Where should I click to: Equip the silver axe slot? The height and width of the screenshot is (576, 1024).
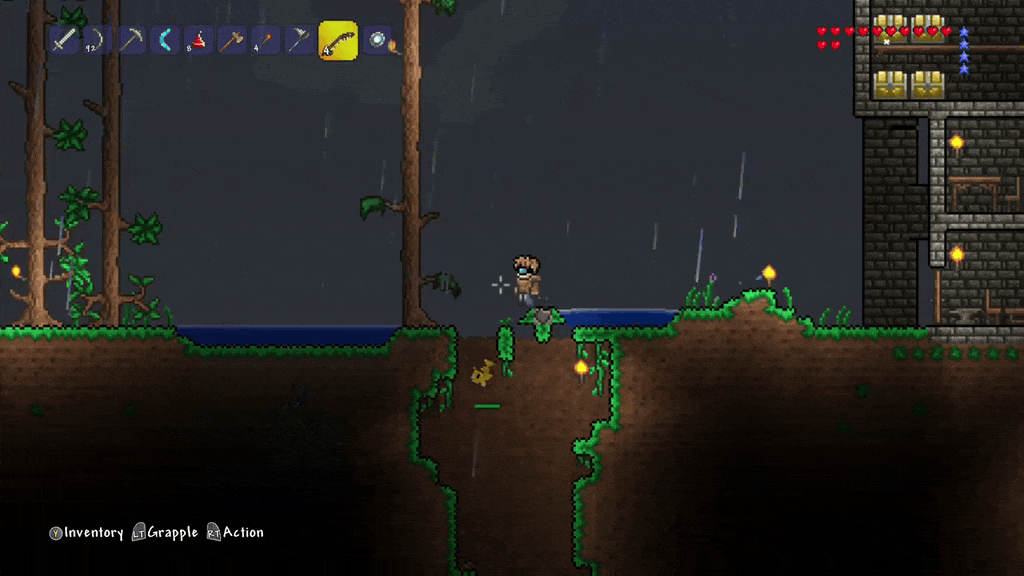pyautogui.click(x=299, y=40)
